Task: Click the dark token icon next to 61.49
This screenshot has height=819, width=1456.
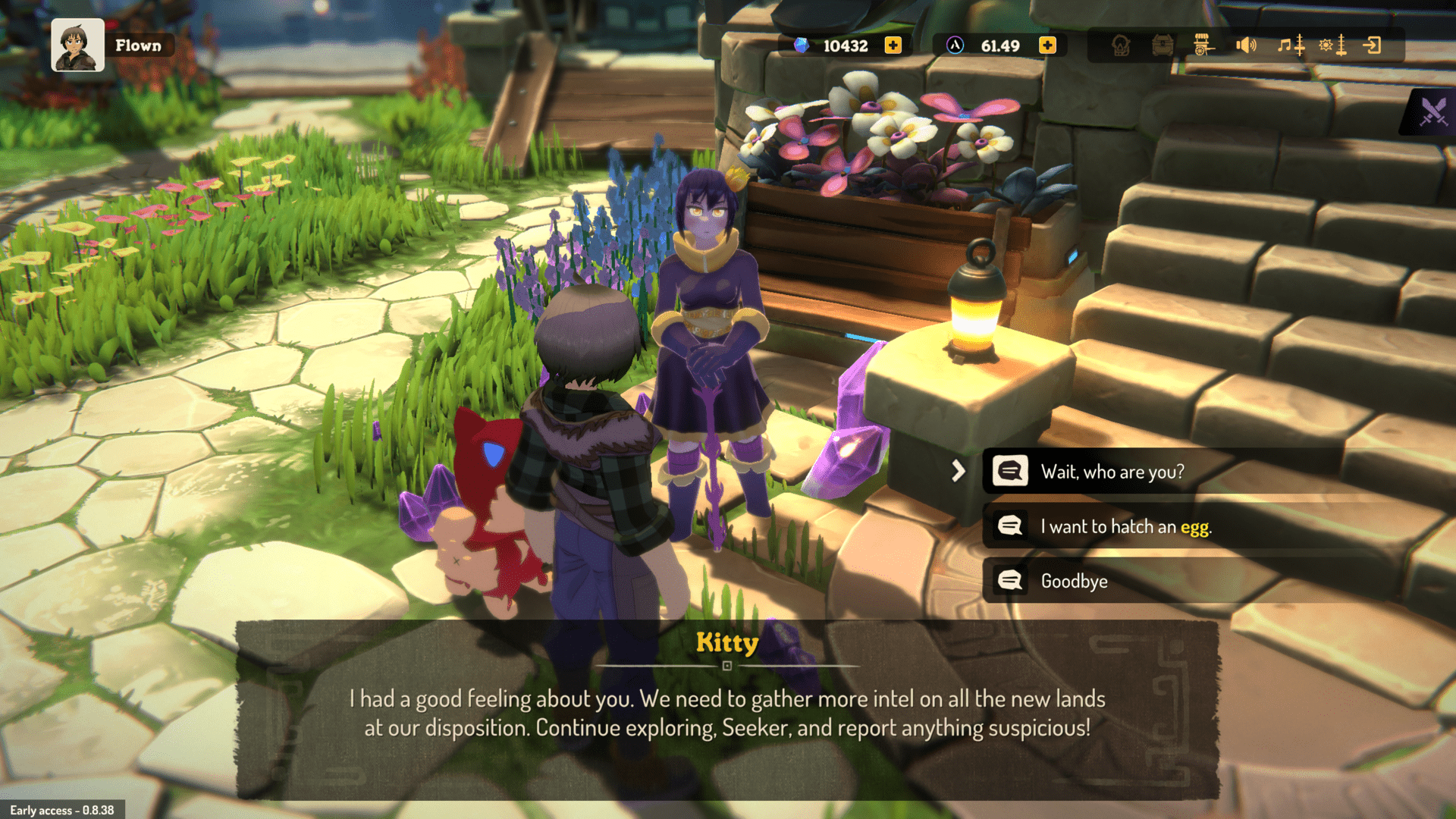Action: 954,45
